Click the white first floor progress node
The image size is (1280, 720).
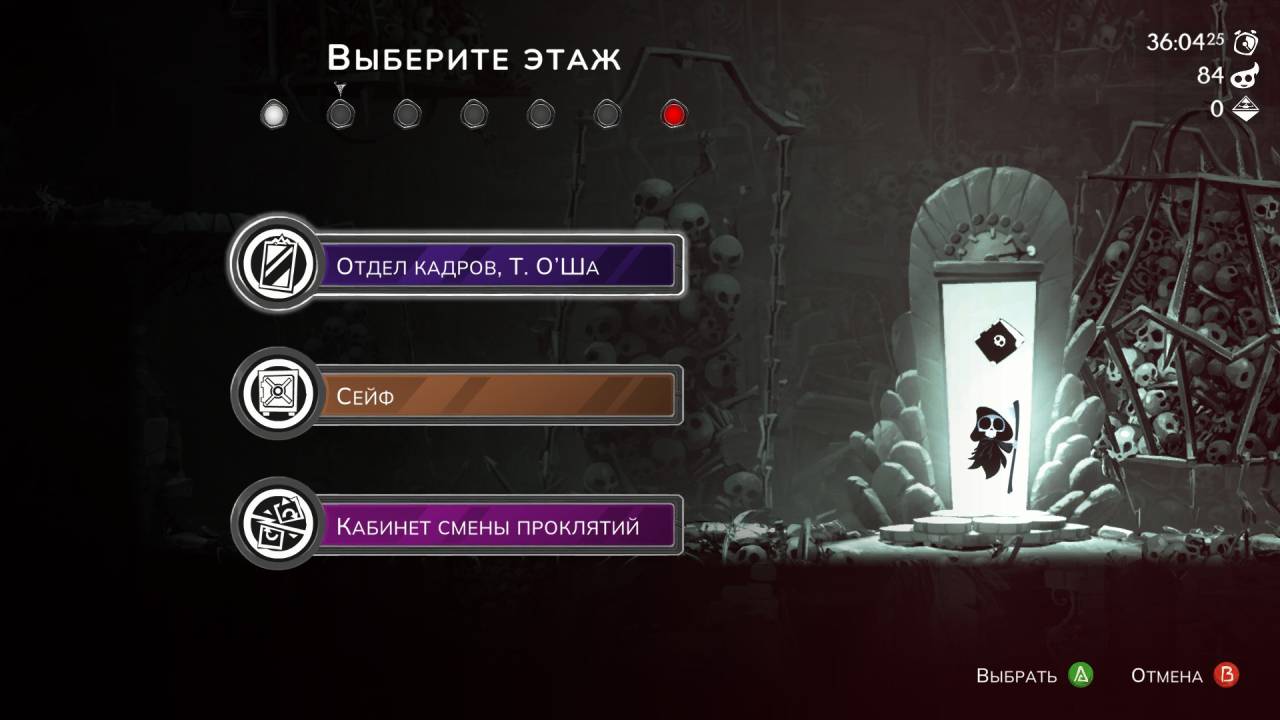click(273, 115)
